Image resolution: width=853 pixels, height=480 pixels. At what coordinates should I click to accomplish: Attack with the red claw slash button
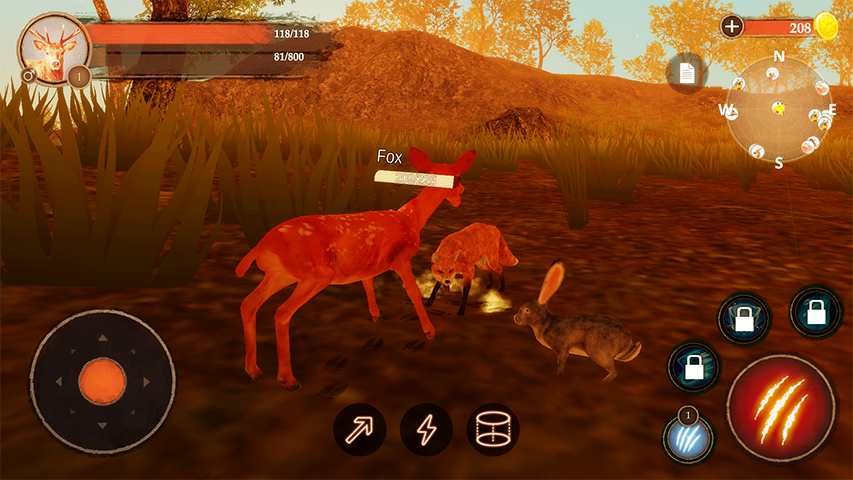(x=780, y=407)
